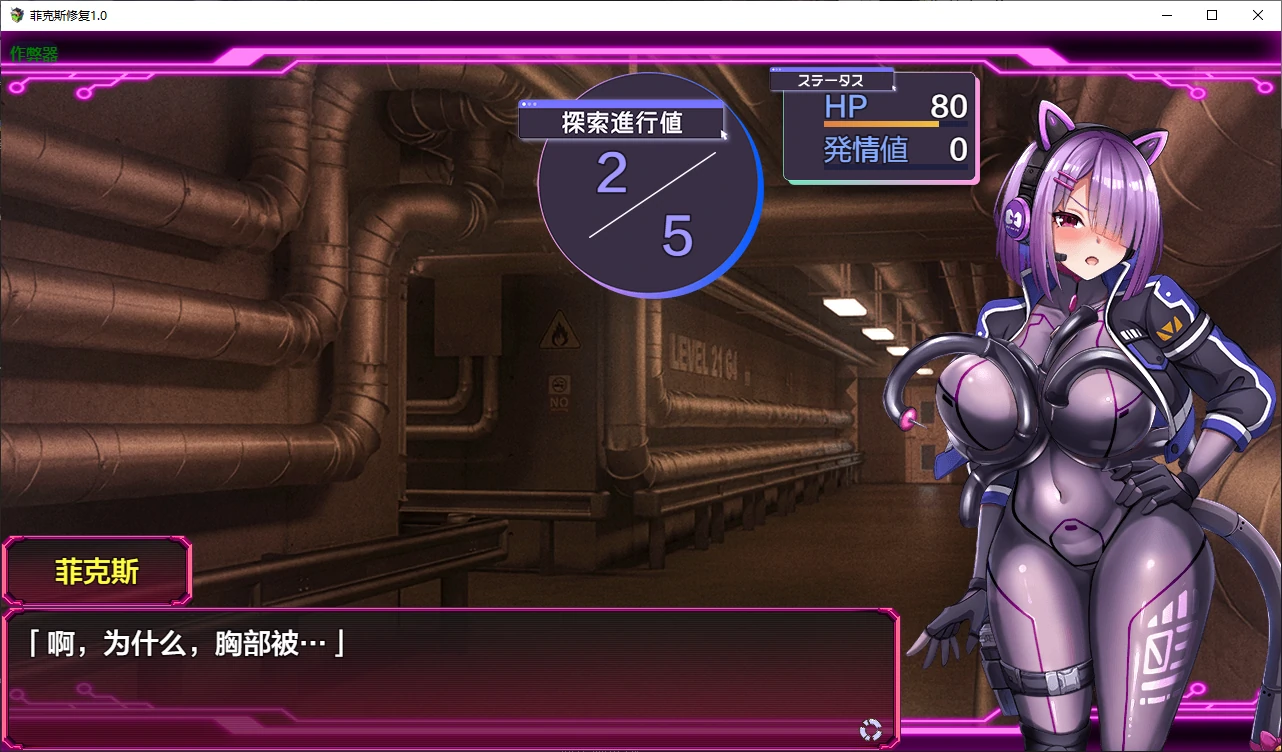Viewport: 1282px width, 752px height.
Task: Click the spinning loading icon in the dialogue box corner
Action: coord(872,731)
